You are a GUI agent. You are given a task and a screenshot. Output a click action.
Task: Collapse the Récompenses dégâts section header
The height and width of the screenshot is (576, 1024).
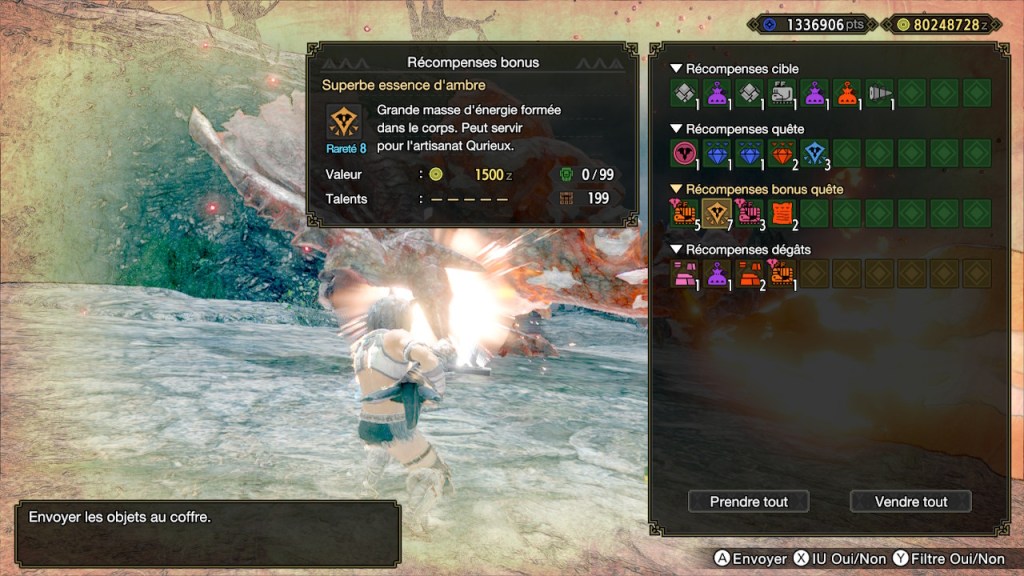pyautogui.click(x=741, y=249)
